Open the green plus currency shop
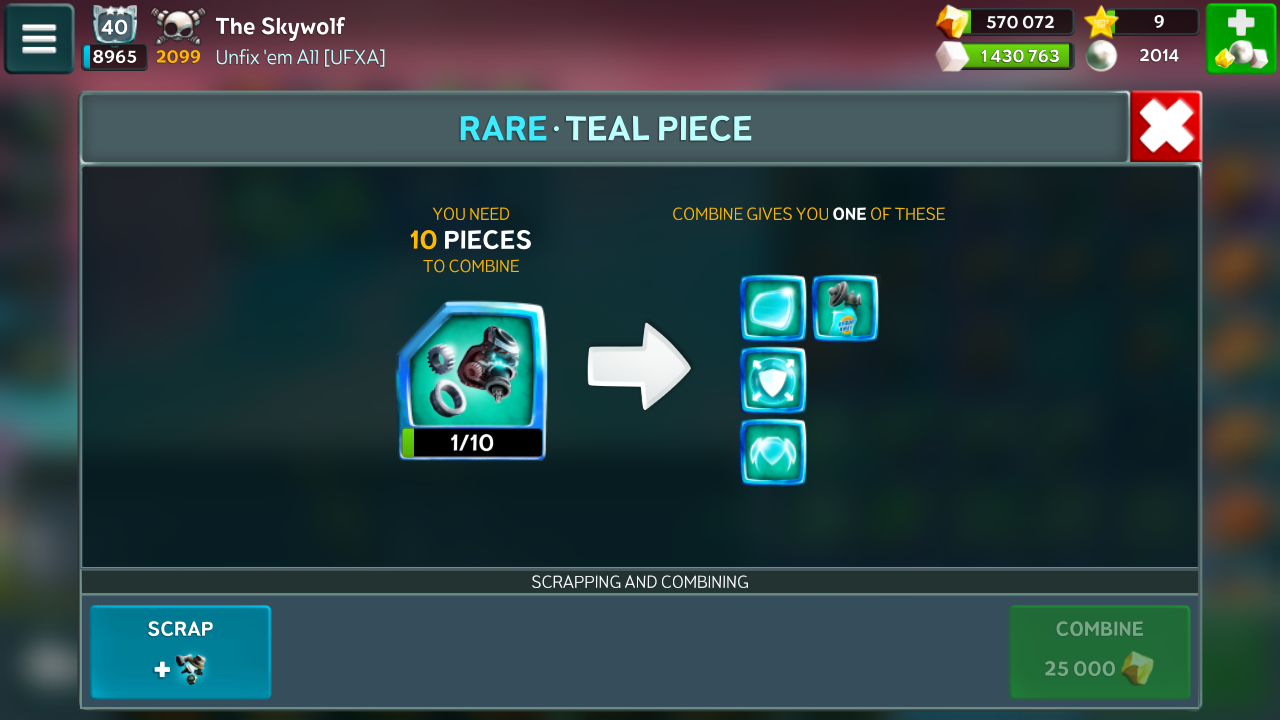Screen dimensions: 1280x720 (1240, 39)
